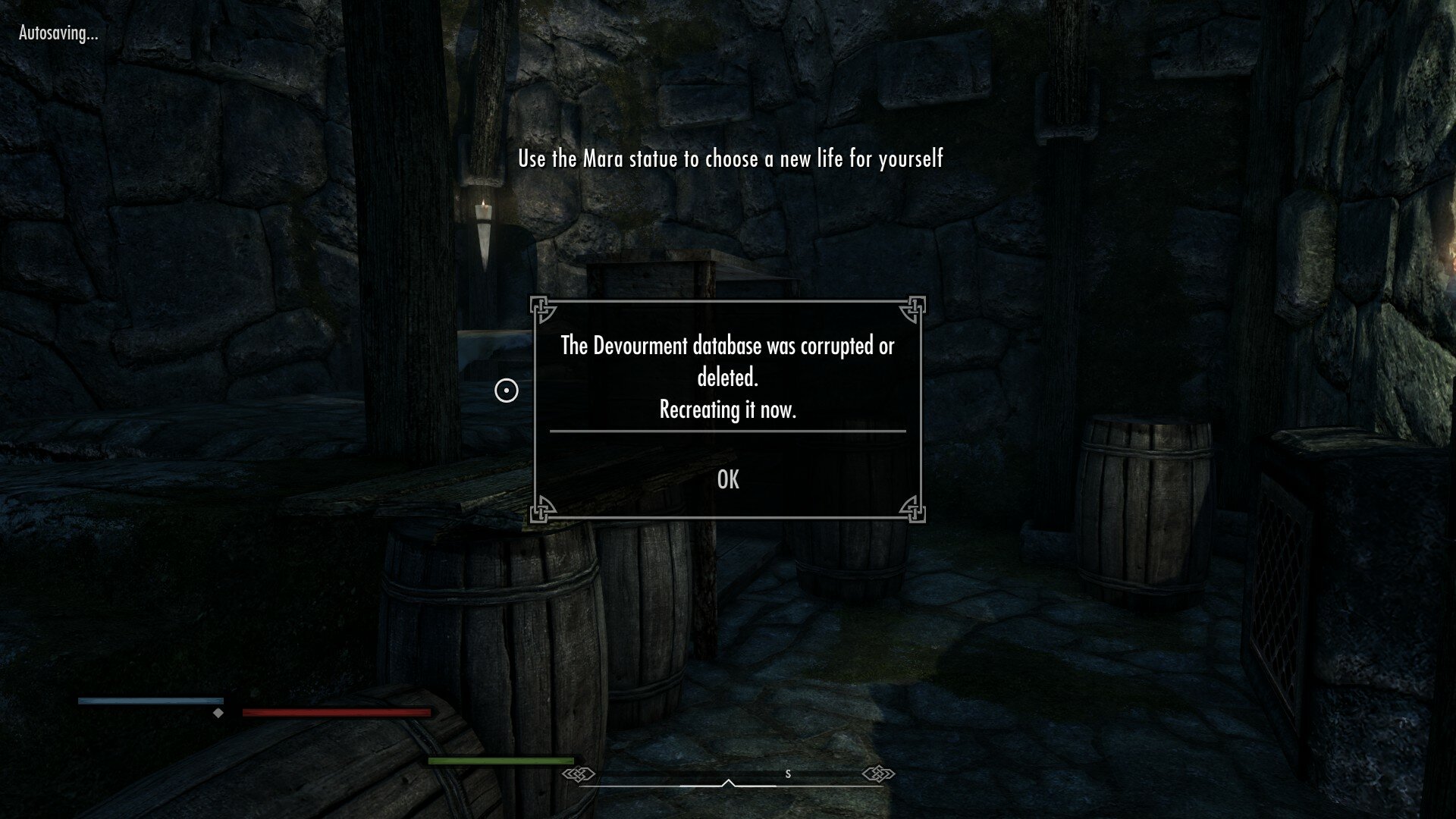Click the crosshair target reticle
Image resolution: width=1456 pixels, height=819 pixels.
(x=507, y=390)
